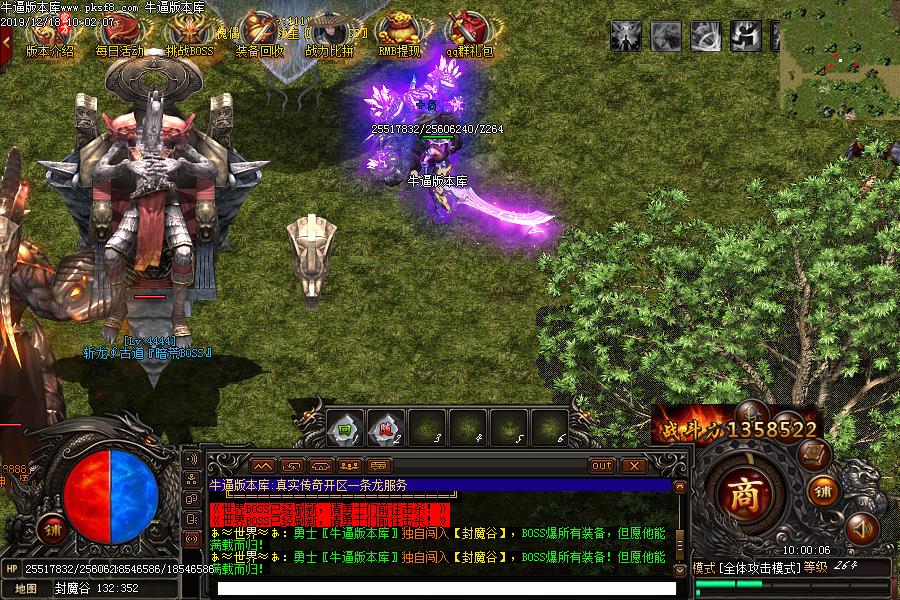Open the 每日活动 daily events menu
This screenshot has width=900, height=600.
click(x=119, y=37)
